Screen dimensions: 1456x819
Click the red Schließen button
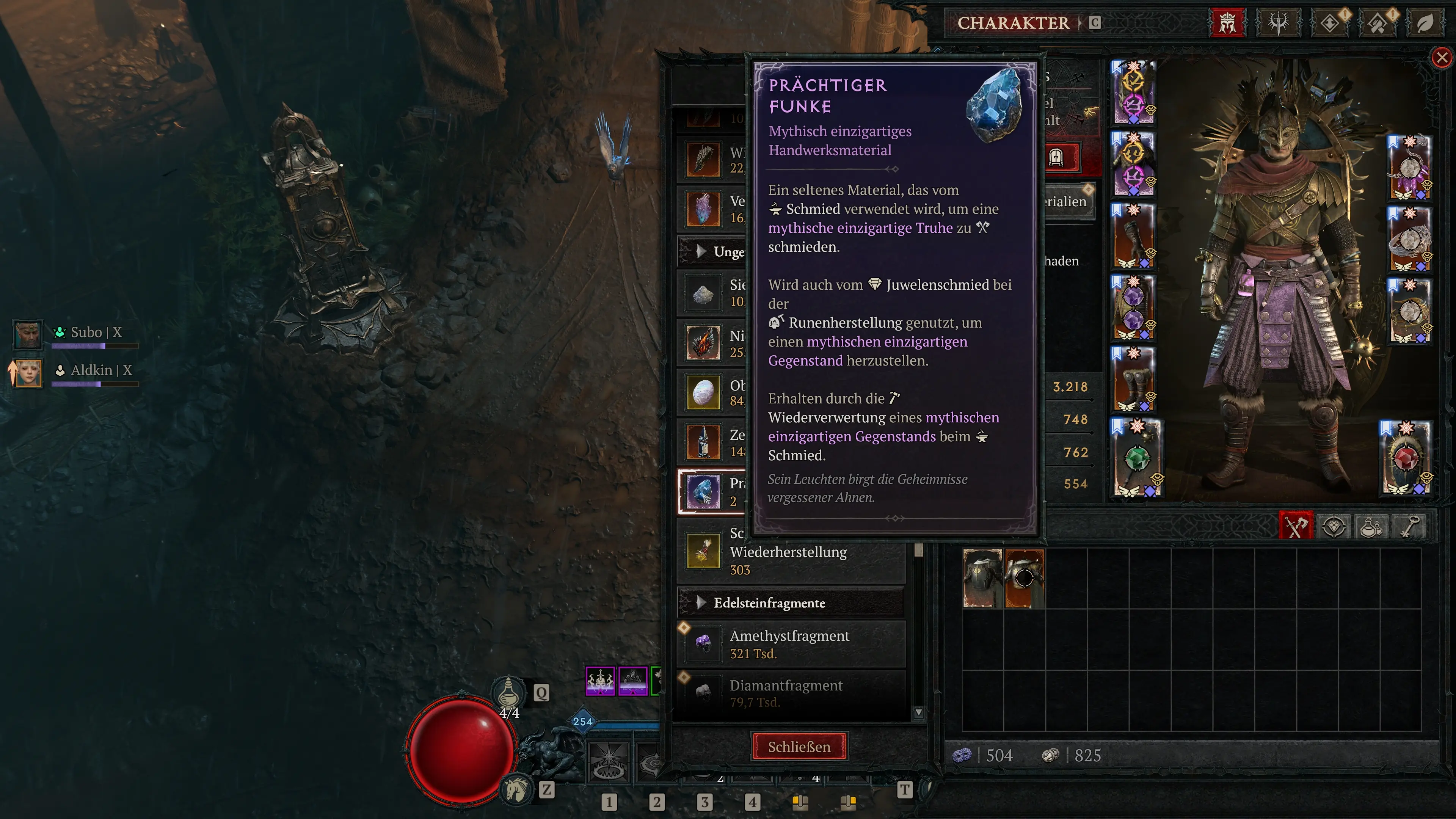tap(799, 746)
